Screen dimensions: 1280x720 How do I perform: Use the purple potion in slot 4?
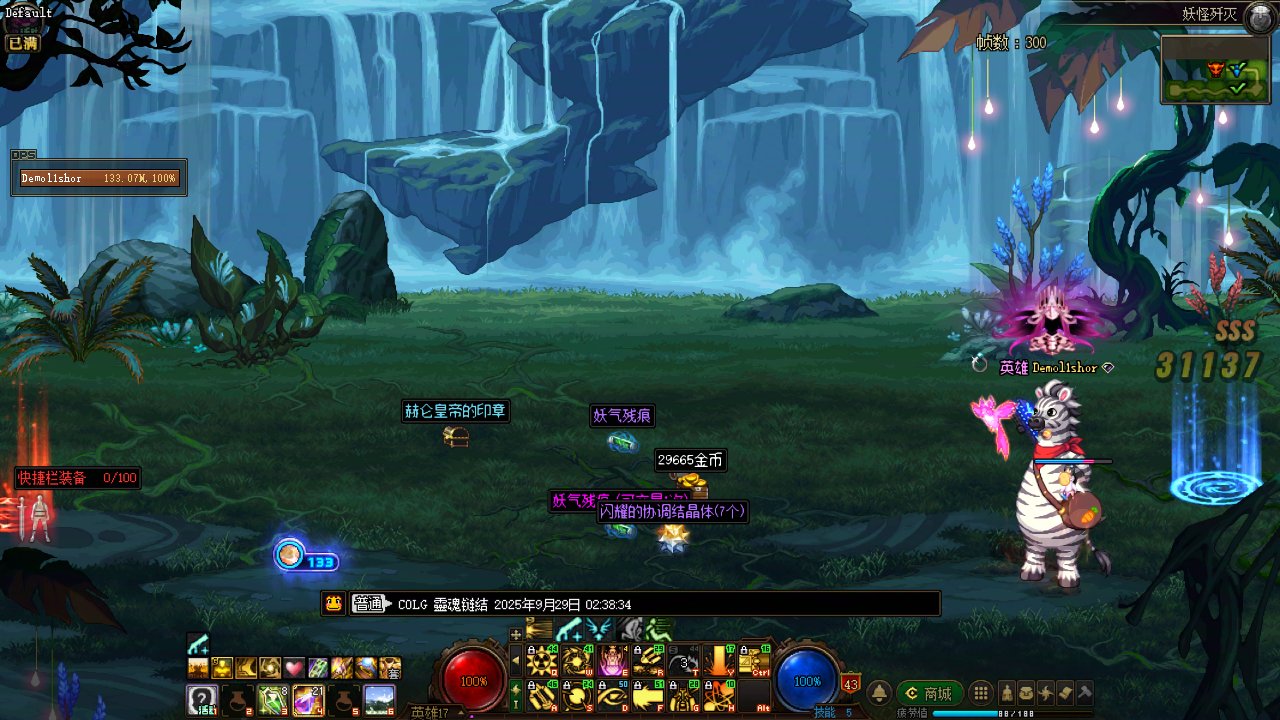point(307,699)
